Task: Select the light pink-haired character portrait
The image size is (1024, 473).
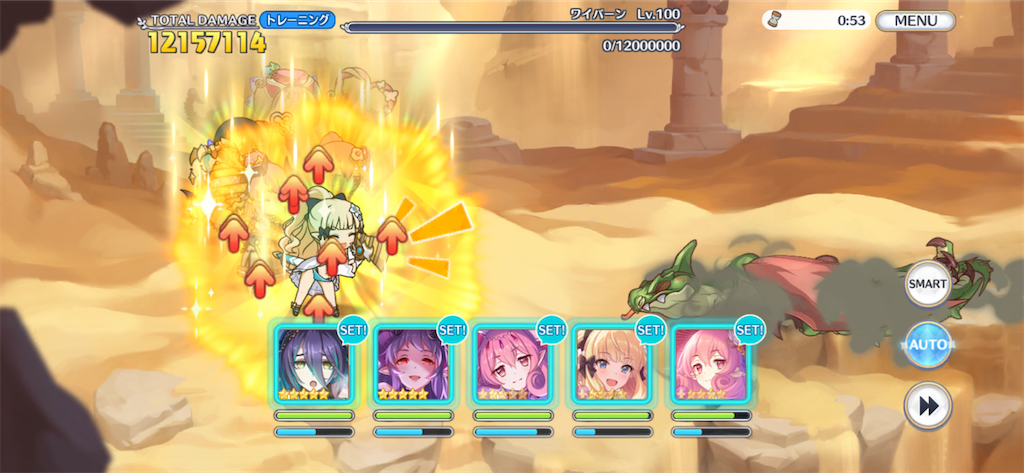Action: tap(711, 364)
